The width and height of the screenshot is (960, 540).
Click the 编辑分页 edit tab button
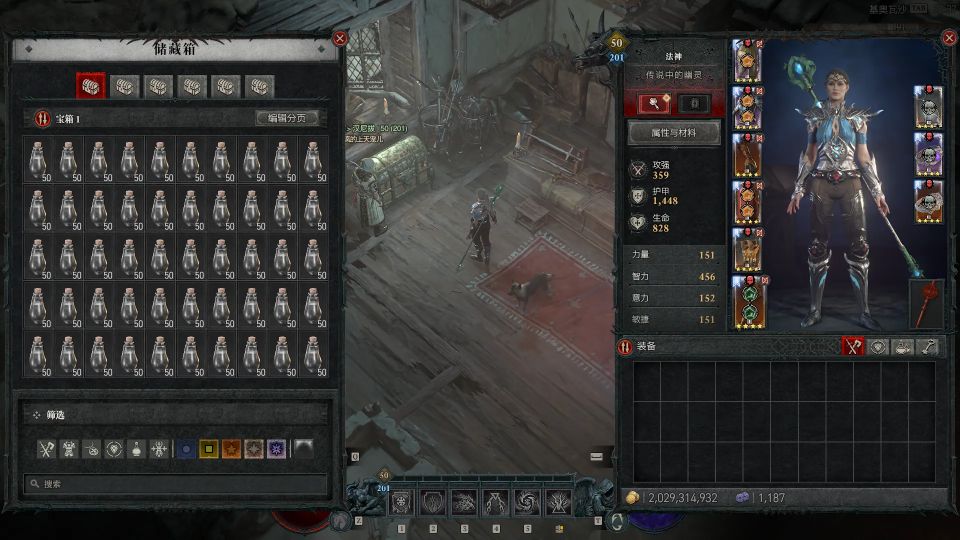[287, 118]
